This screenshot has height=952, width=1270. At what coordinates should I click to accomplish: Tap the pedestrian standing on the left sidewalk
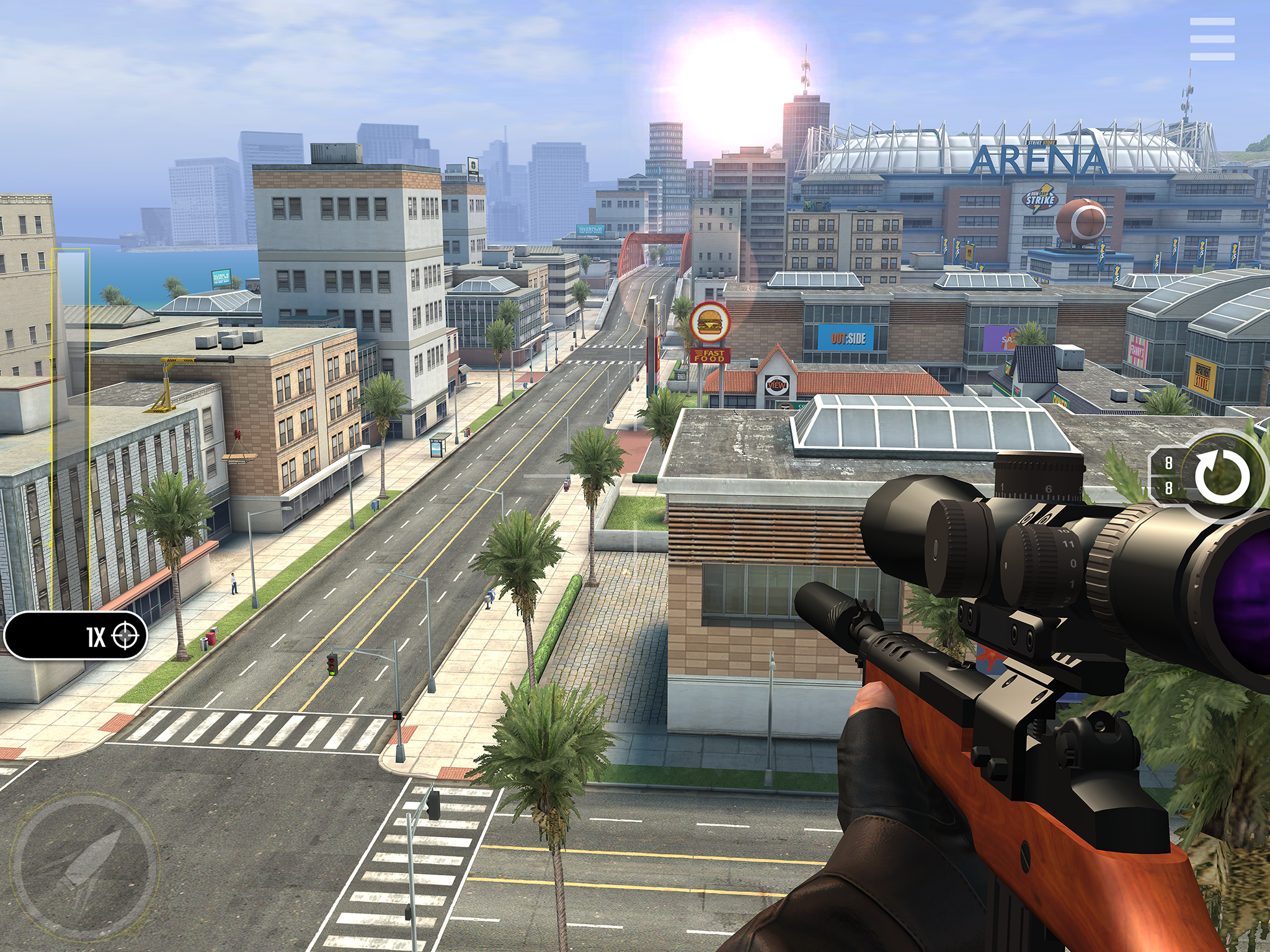233,582
